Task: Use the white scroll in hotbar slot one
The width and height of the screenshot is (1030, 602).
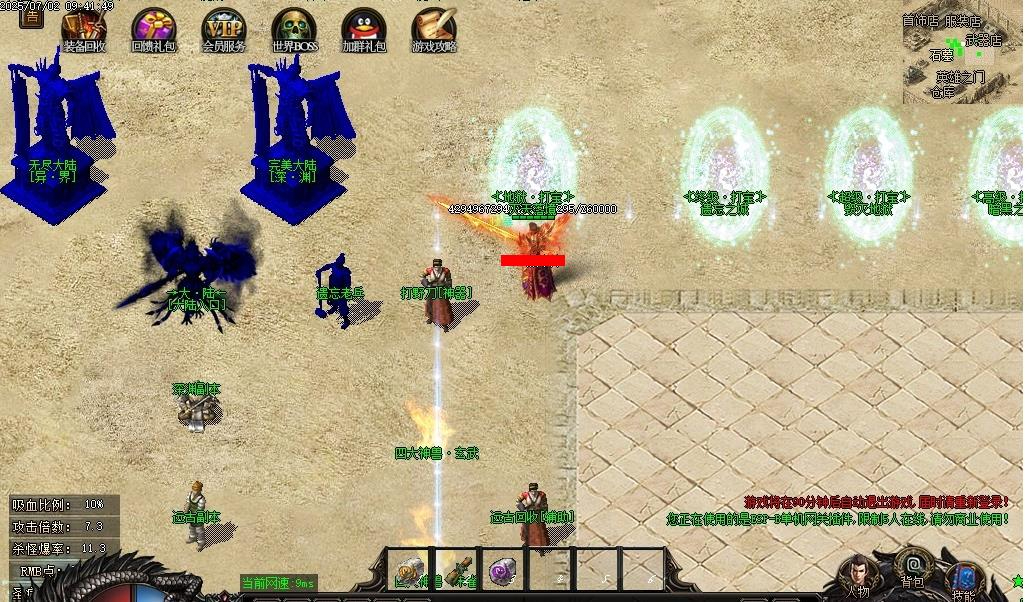Action: pyautogui.click(x=408, y=569)
